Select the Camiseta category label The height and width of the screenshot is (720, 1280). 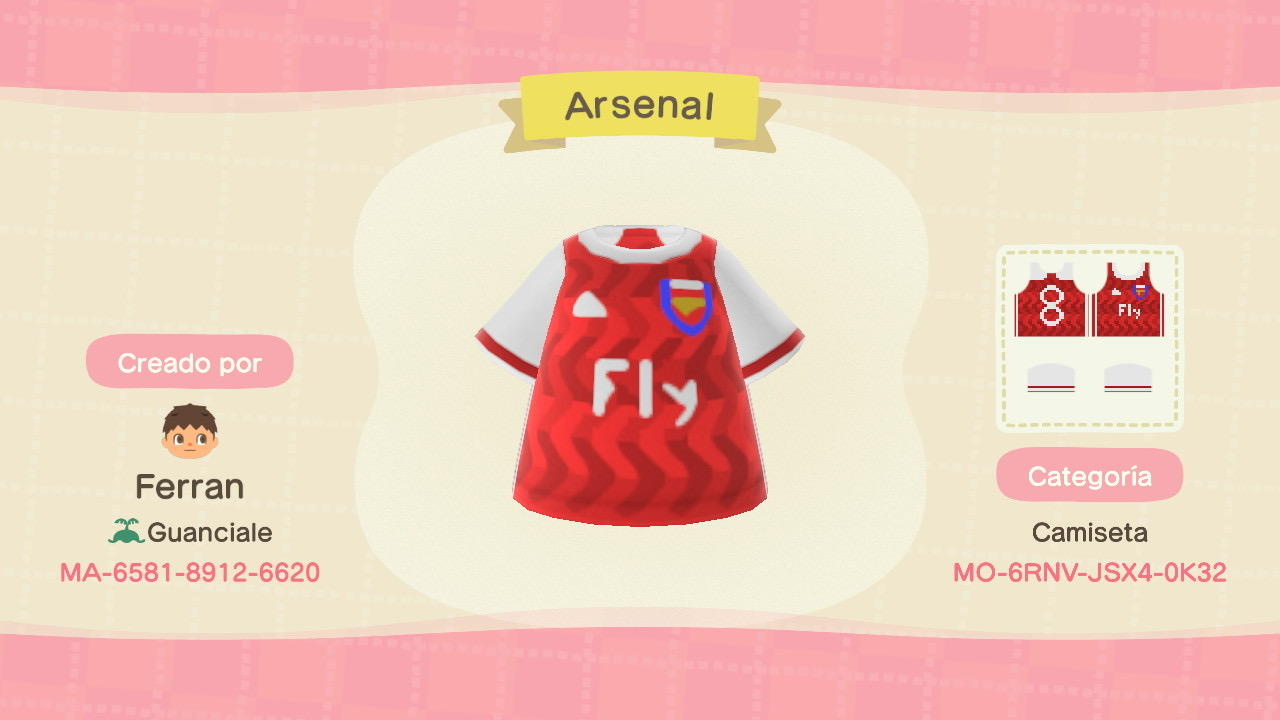1089,532
